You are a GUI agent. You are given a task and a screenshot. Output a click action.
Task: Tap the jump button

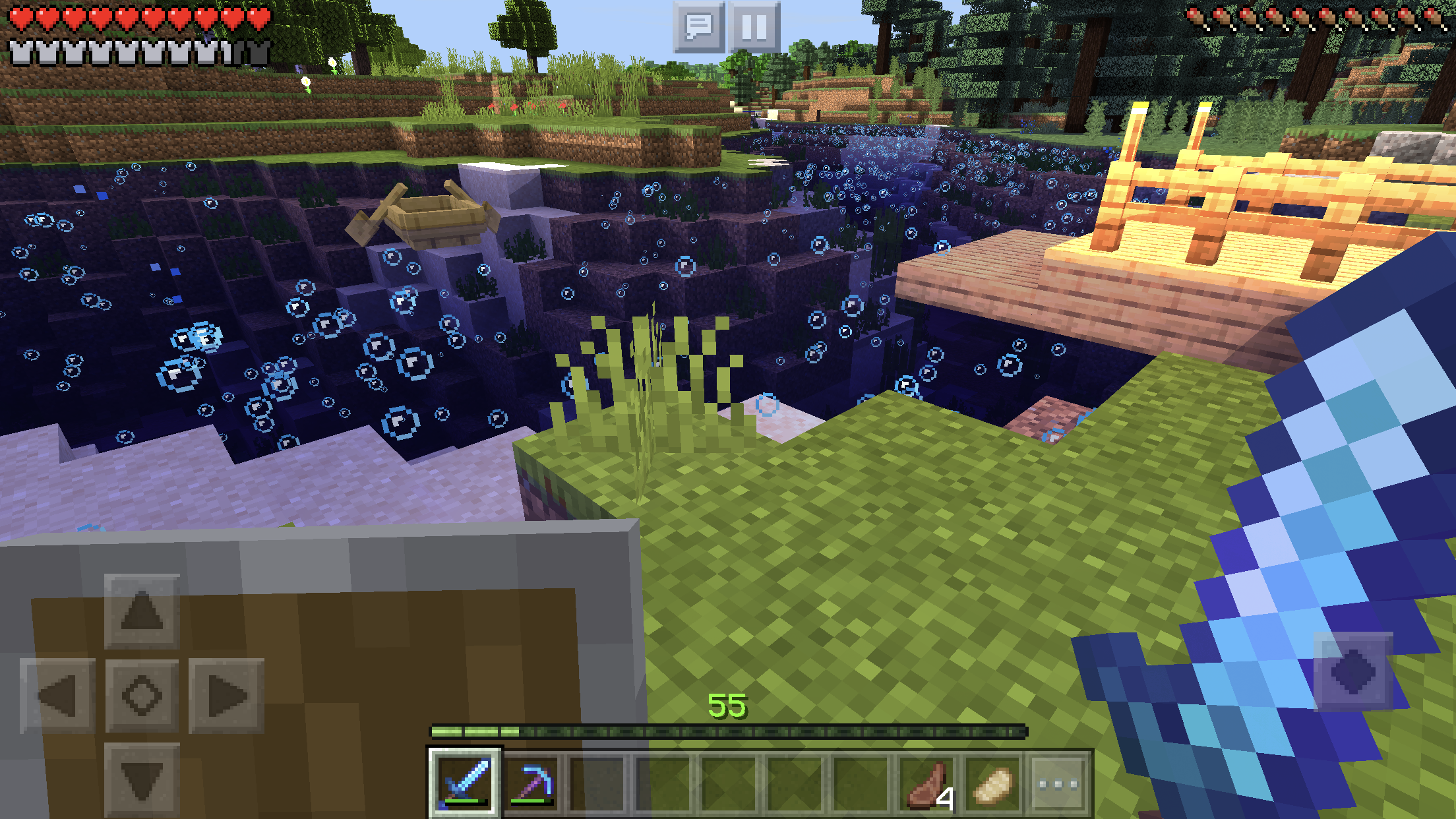pyautogui.click(x=1352, y=671)
